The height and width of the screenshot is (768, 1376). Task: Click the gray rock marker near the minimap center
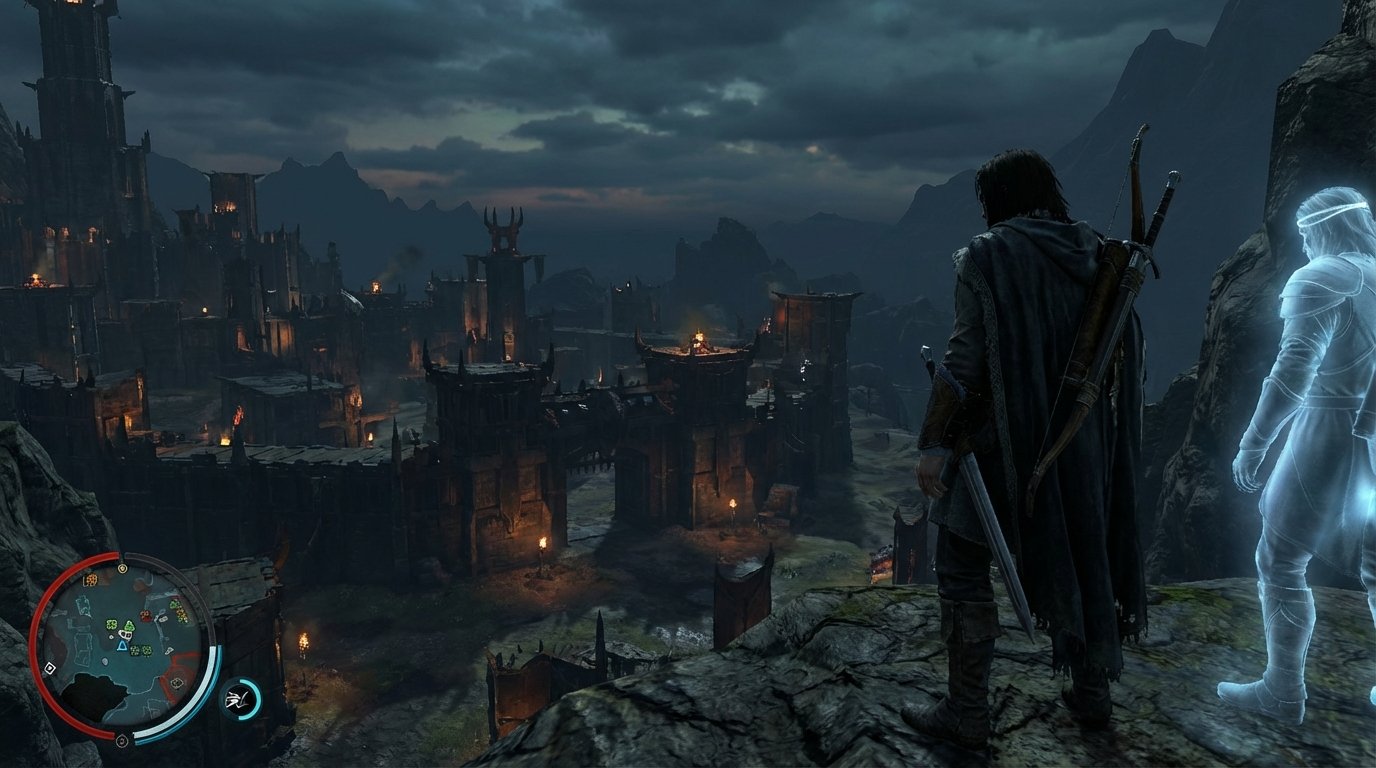(104, 661)
